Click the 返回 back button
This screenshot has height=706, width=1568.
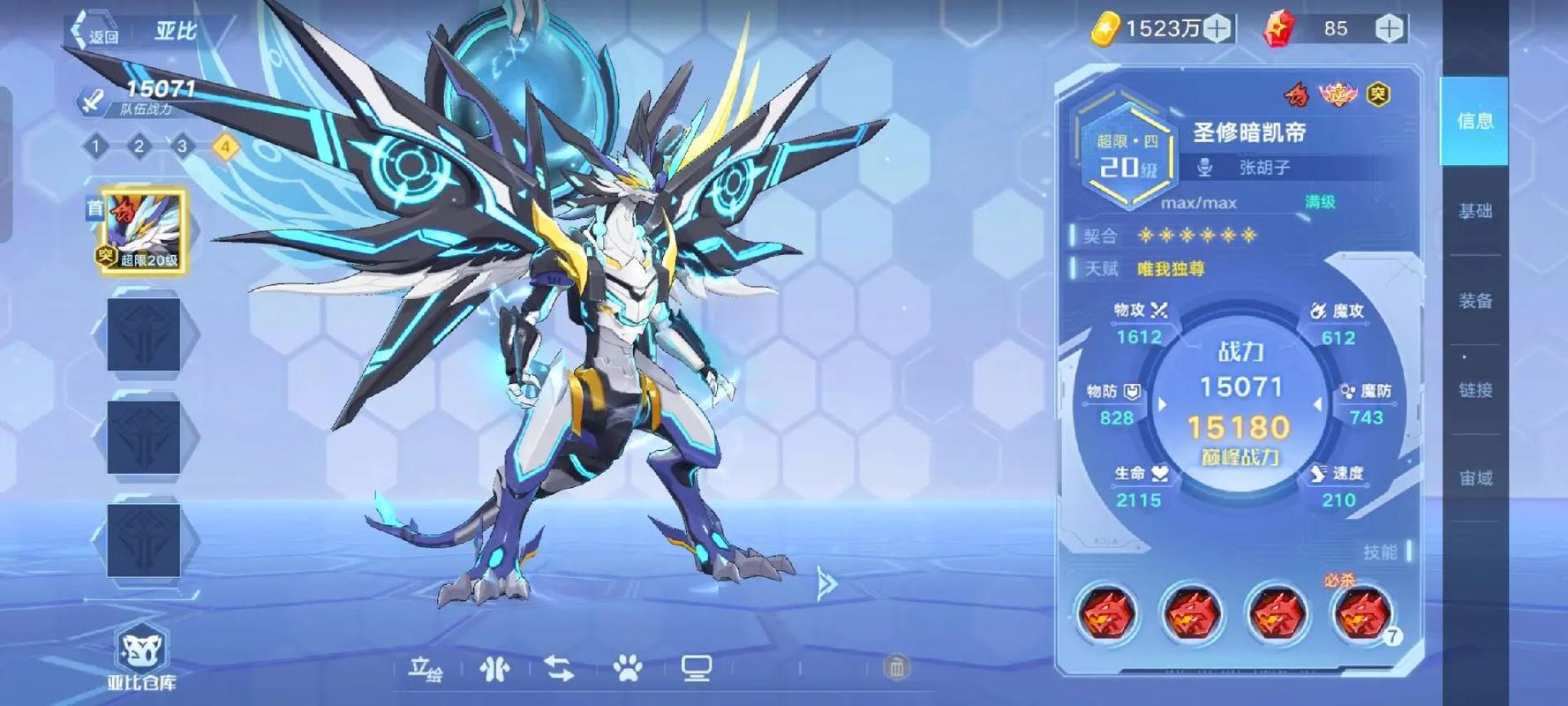click(95, 34)
